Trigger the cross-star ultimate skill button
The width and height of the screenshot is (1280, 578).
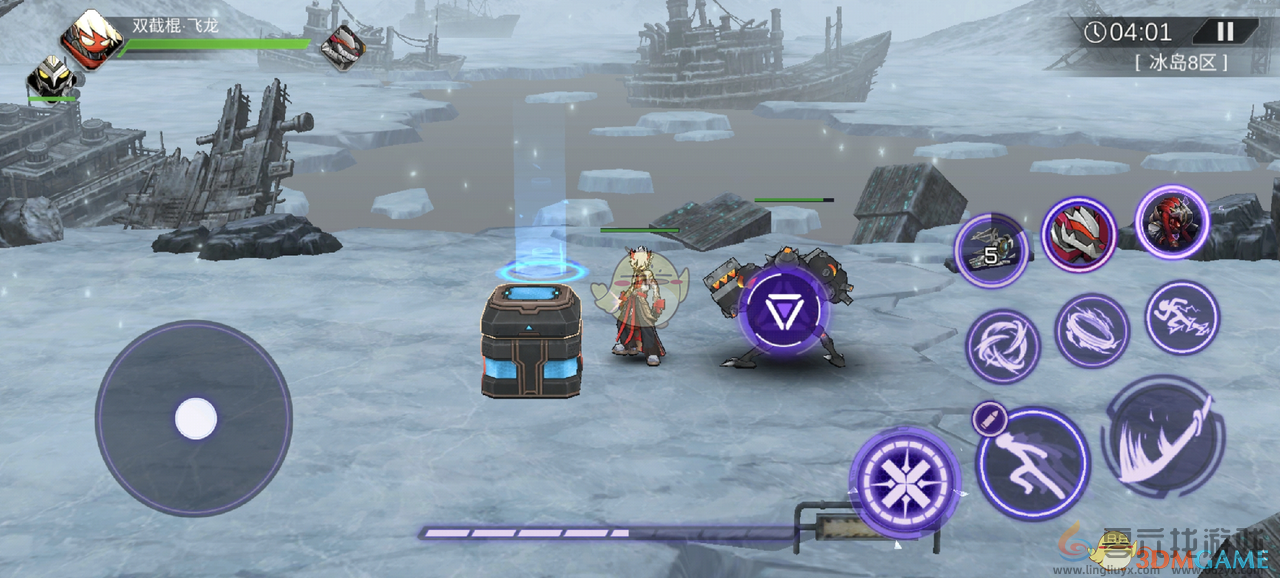[905, 480]
